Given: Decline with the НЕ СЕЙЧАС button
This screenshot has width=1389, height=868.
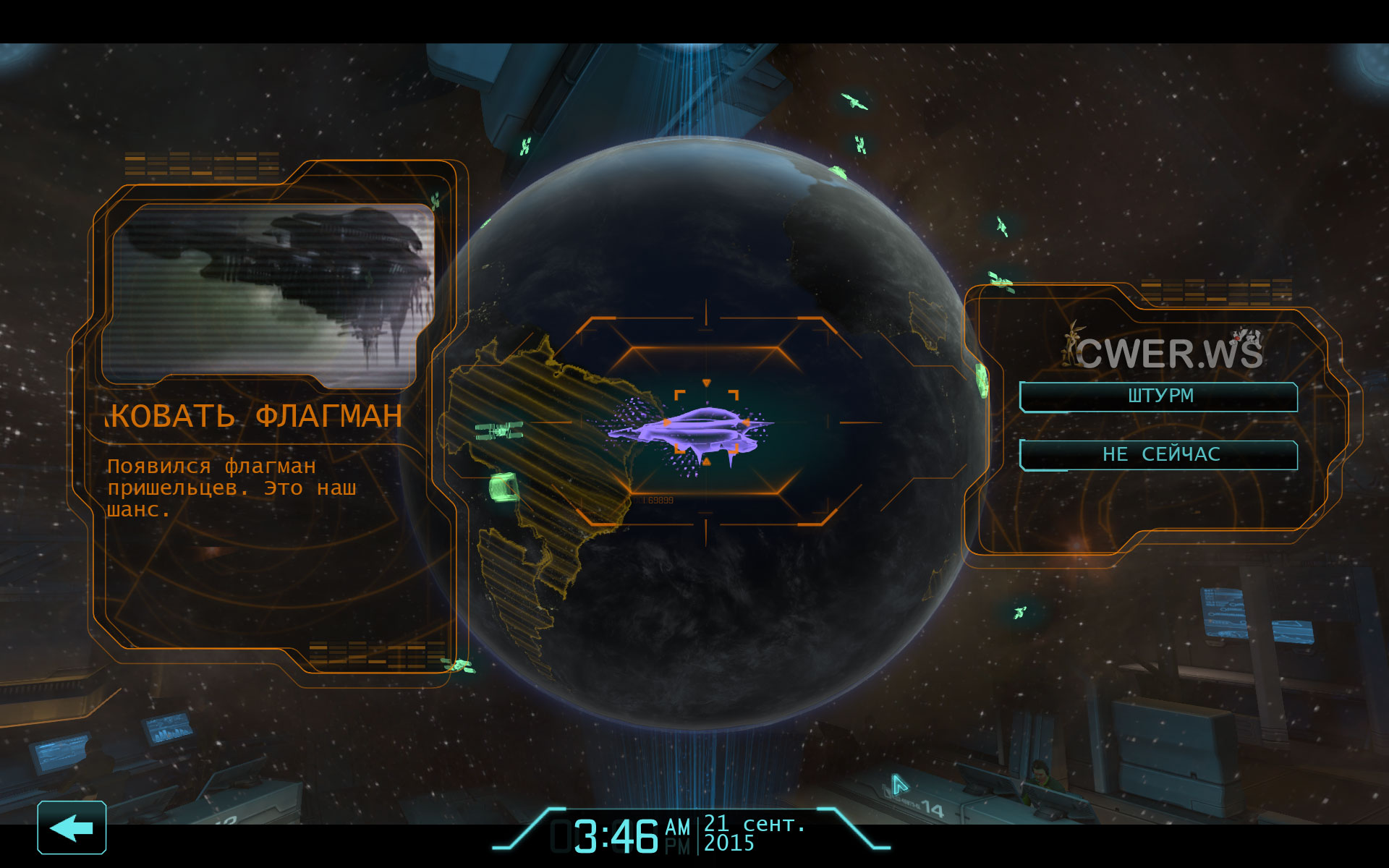Looking at the screenshot, I should coord(1159,455).
